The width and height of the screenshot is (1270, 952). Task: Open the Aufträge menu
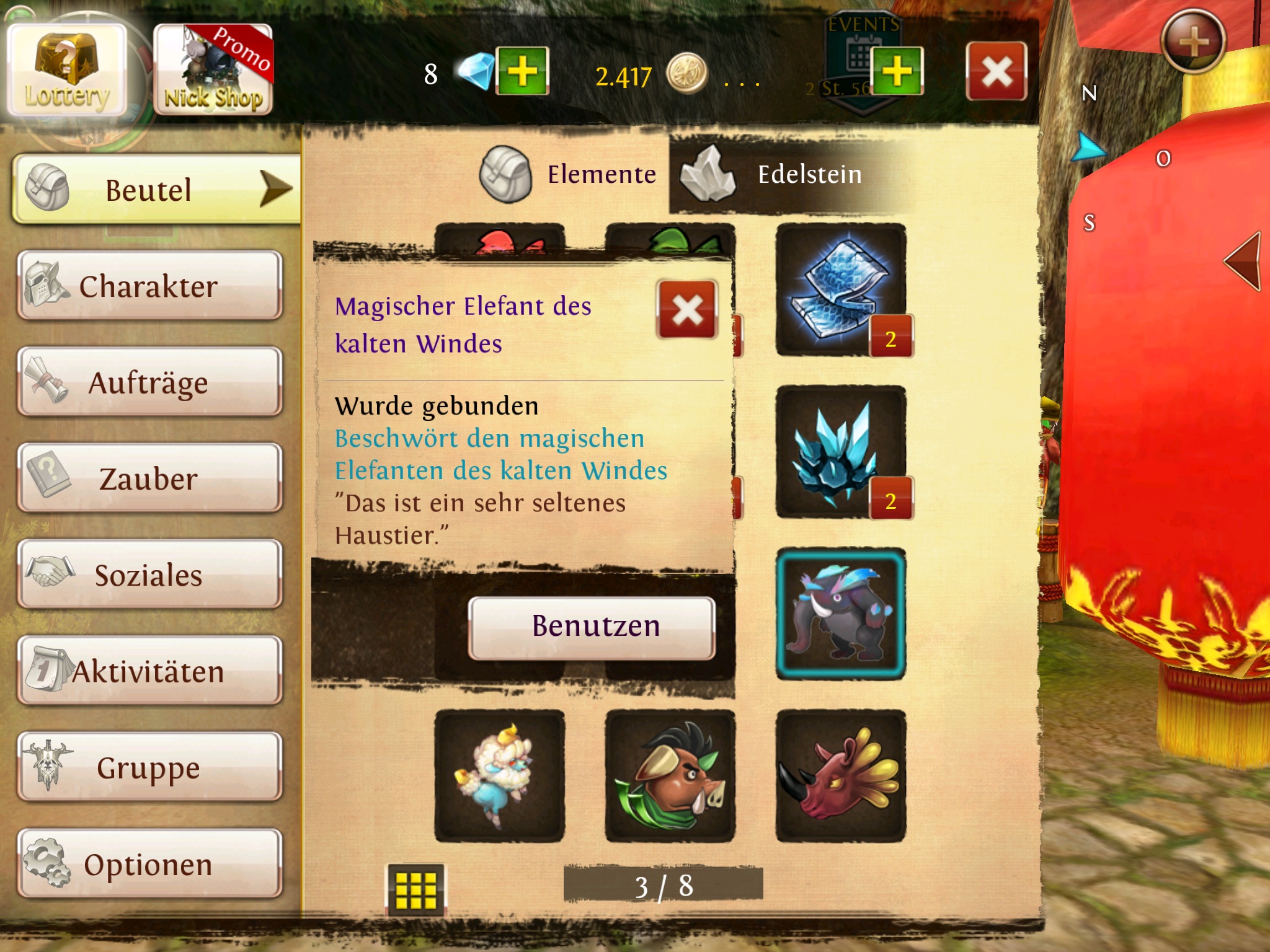point(149,382)
